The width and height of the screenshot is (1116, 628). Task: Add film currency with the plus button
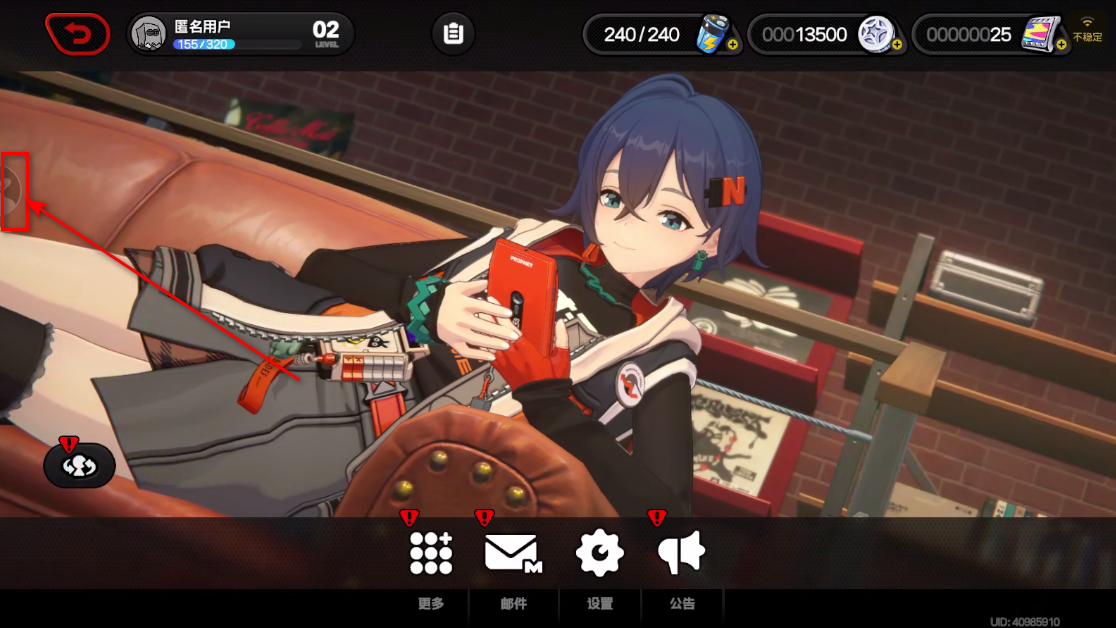[x=1061, y=45]
